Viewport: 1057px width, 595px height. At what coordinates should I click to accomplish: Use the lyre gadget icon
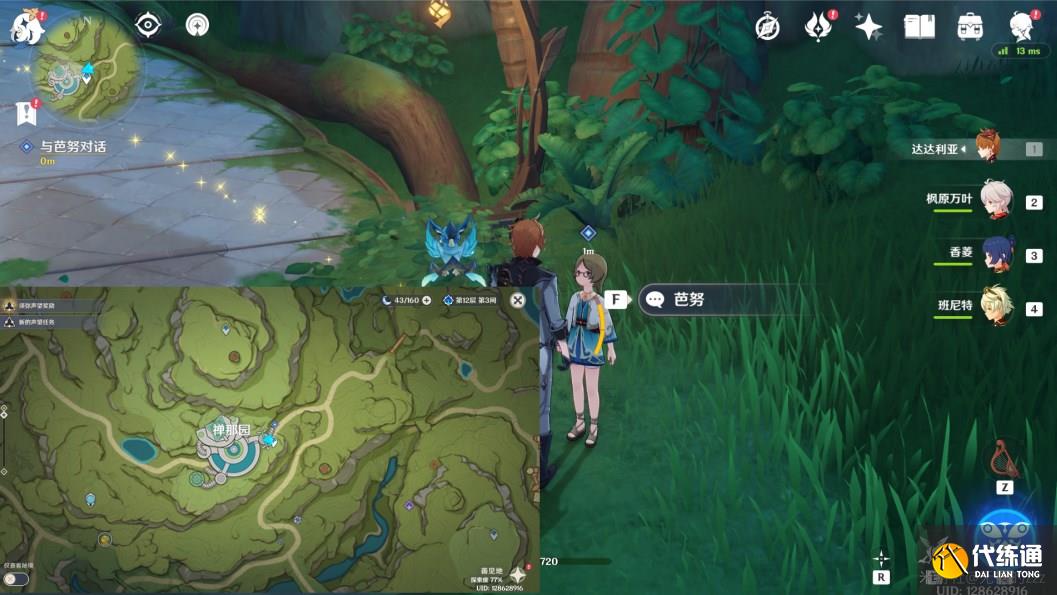[x=1004, y=459]
